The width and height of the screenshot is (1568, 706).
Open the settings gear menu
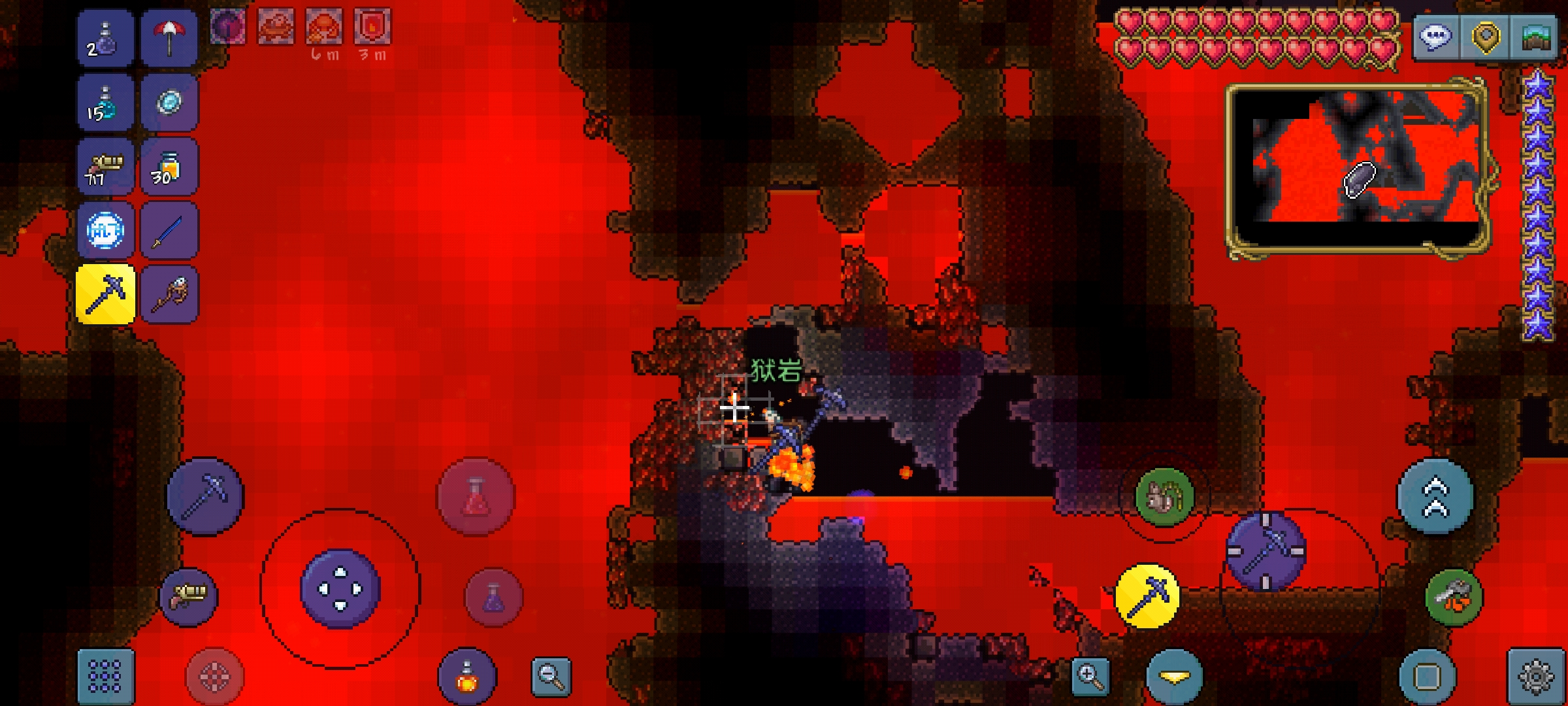coord(1535,676)
